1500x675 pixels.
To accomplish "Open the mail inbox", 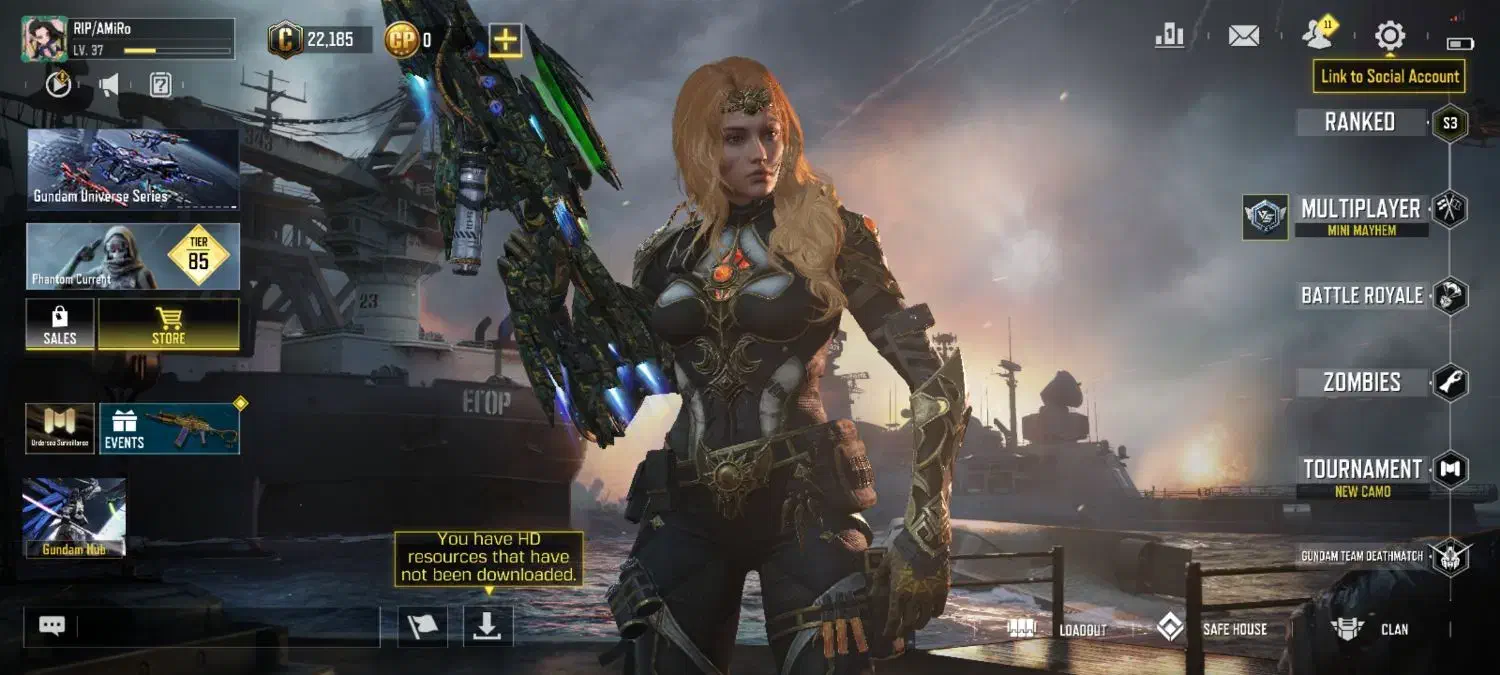I will point(1243,37).
